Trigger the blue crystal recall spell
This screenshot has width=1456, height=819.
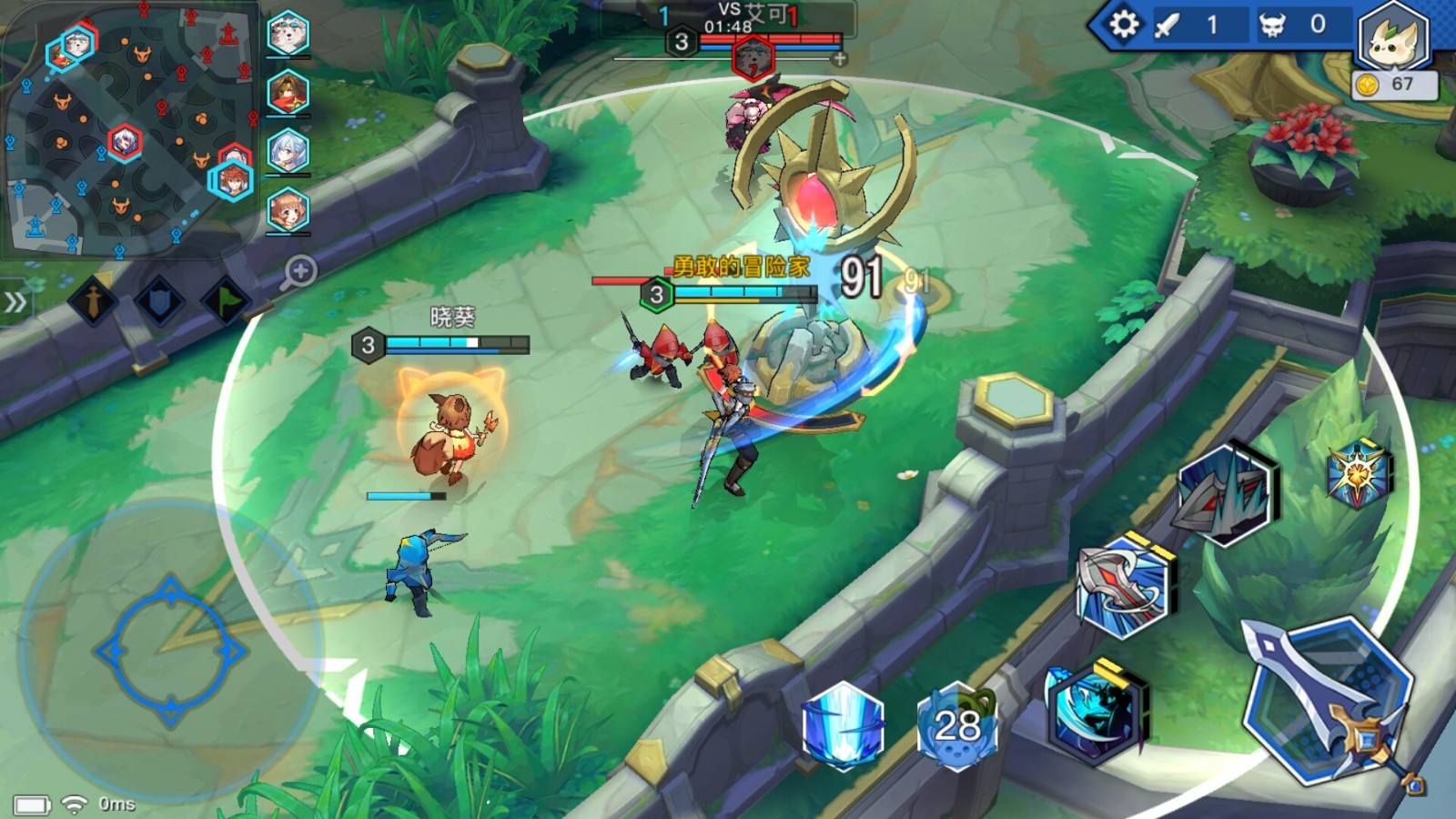click(843, 725)
